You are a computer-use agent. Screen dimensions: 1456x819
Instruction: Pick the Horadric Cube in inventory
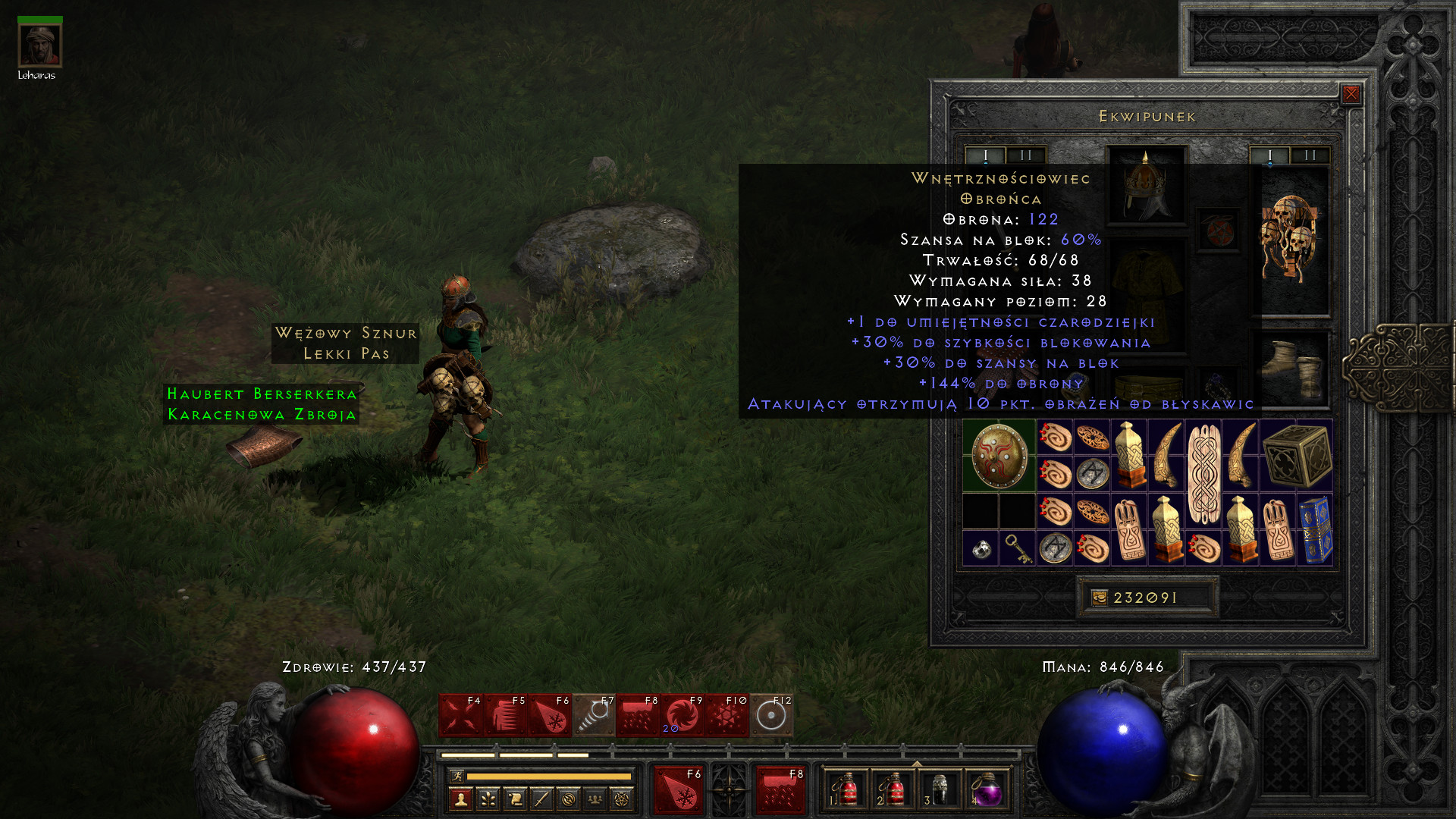coord(1297,456)
